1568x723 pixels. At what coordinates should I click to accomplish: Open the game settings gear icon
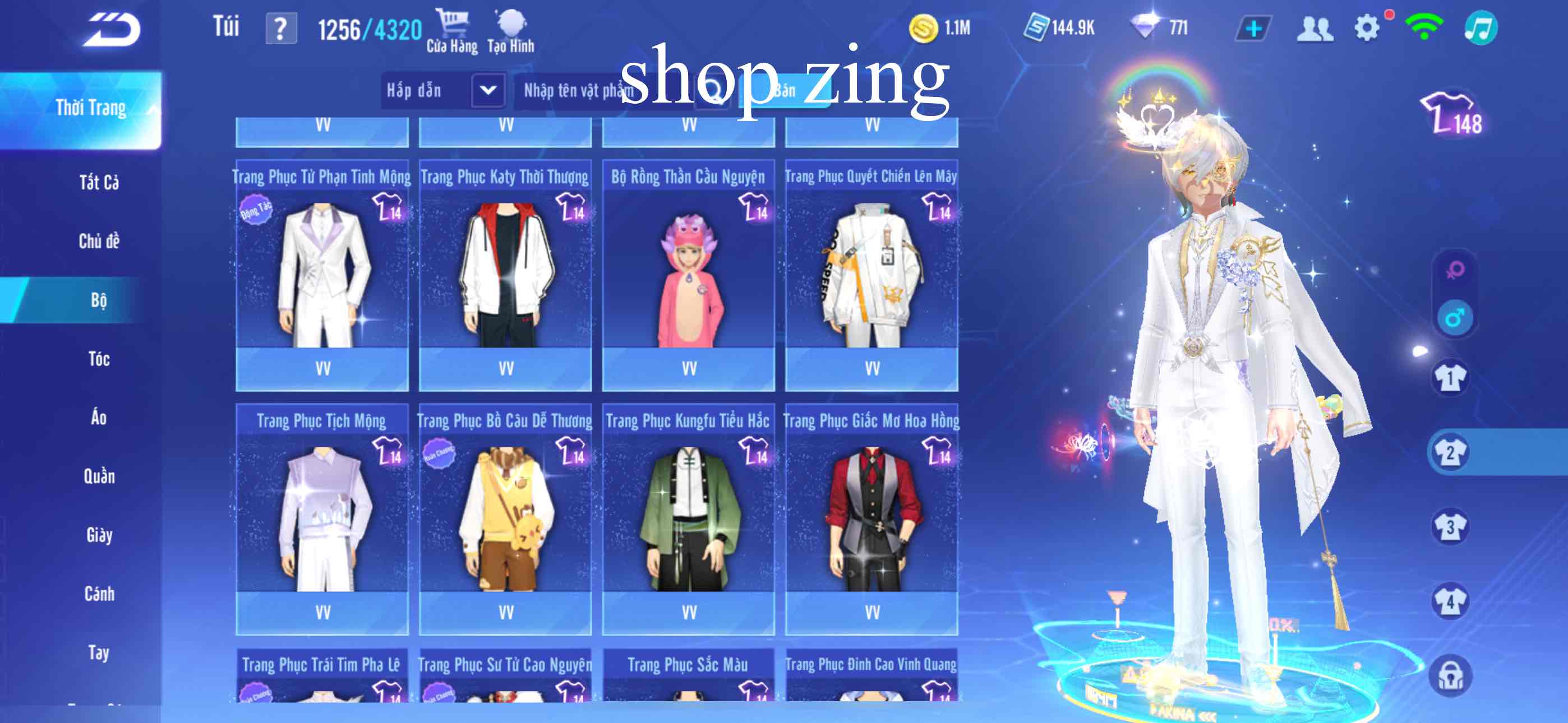(x=1368, y=27)
